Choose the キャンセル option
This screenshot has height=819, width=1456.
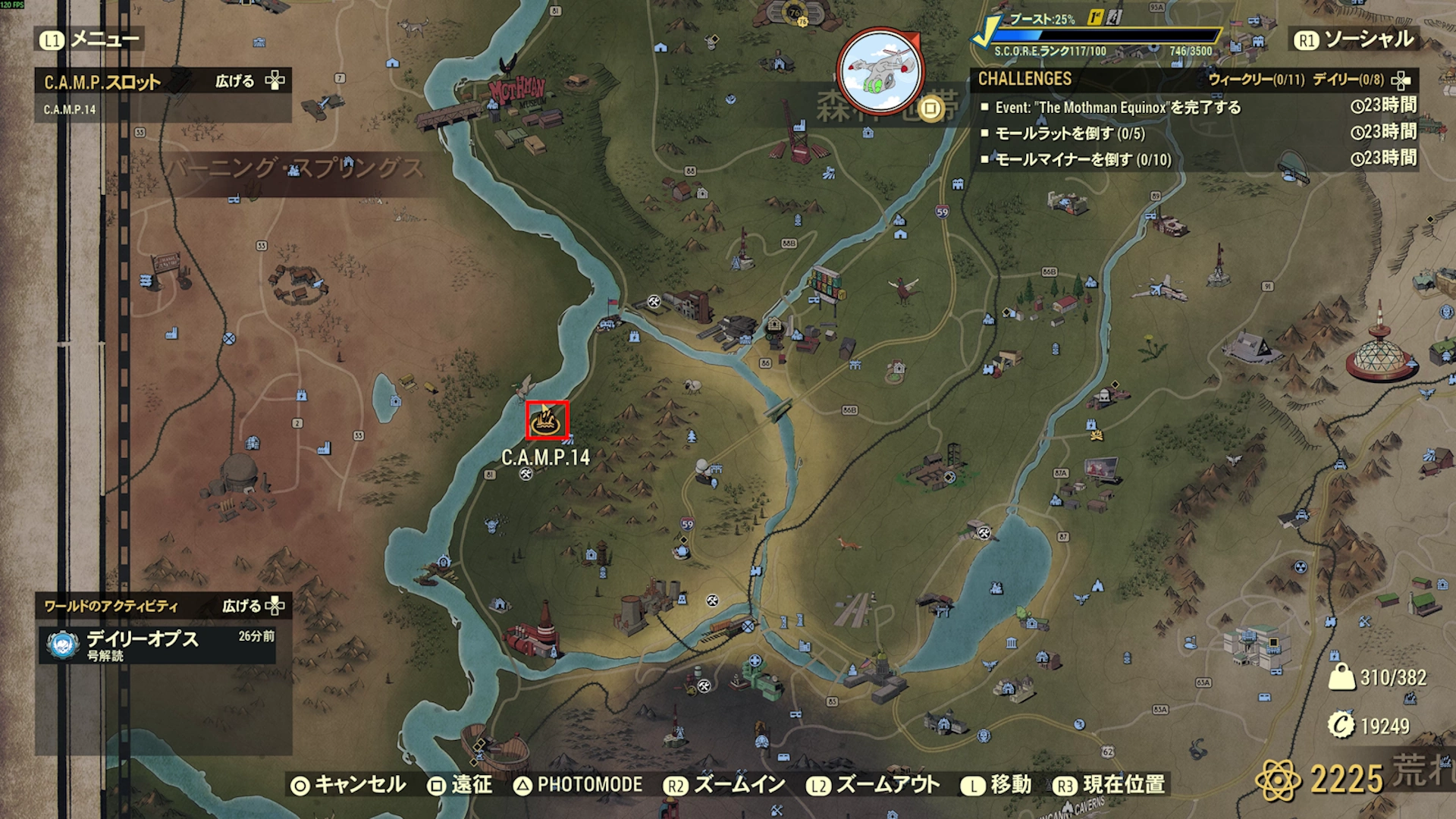[x=349, y=785]
